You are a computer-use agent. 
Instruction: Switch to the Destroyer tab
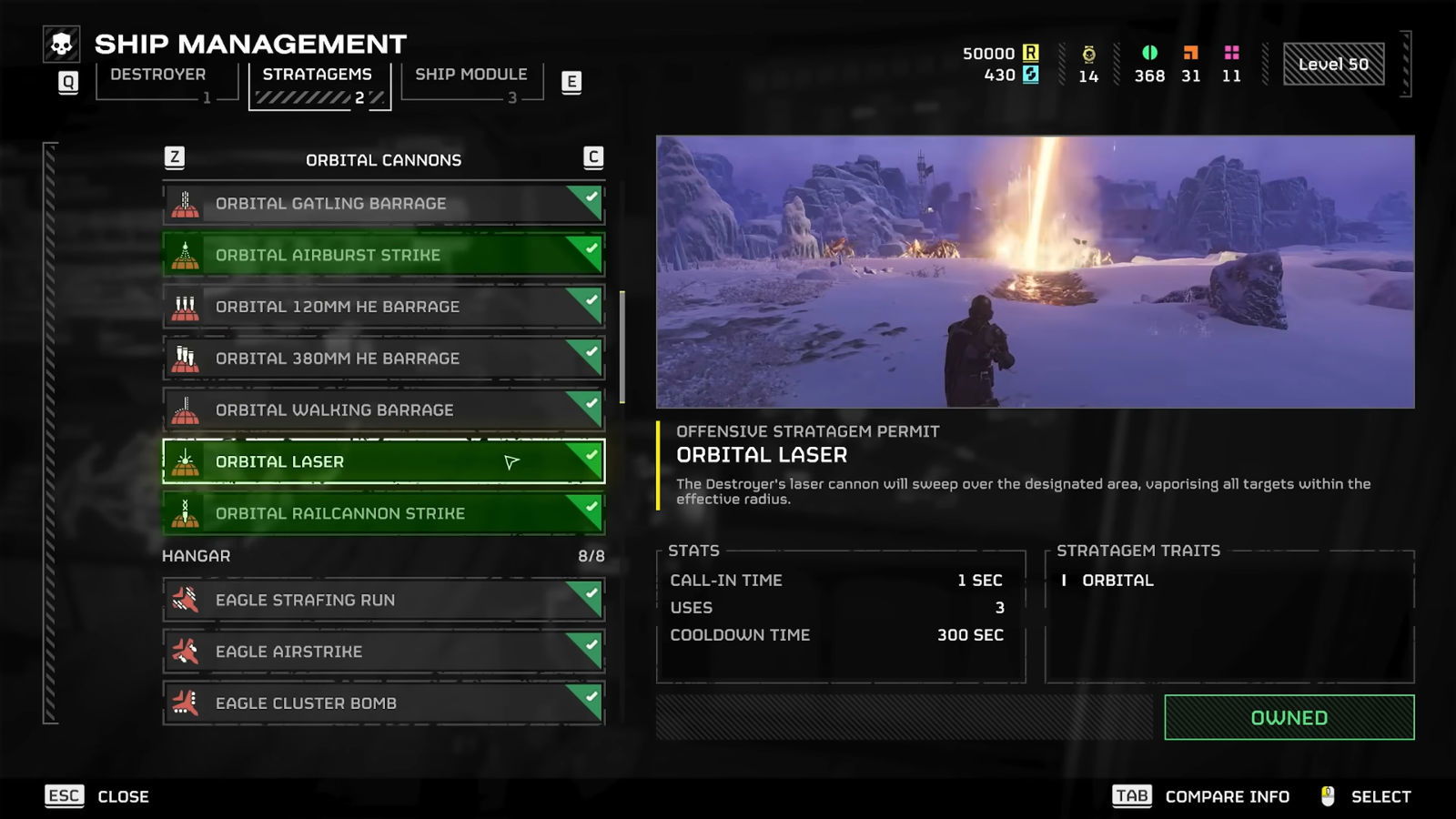click(x=158, y=75)
